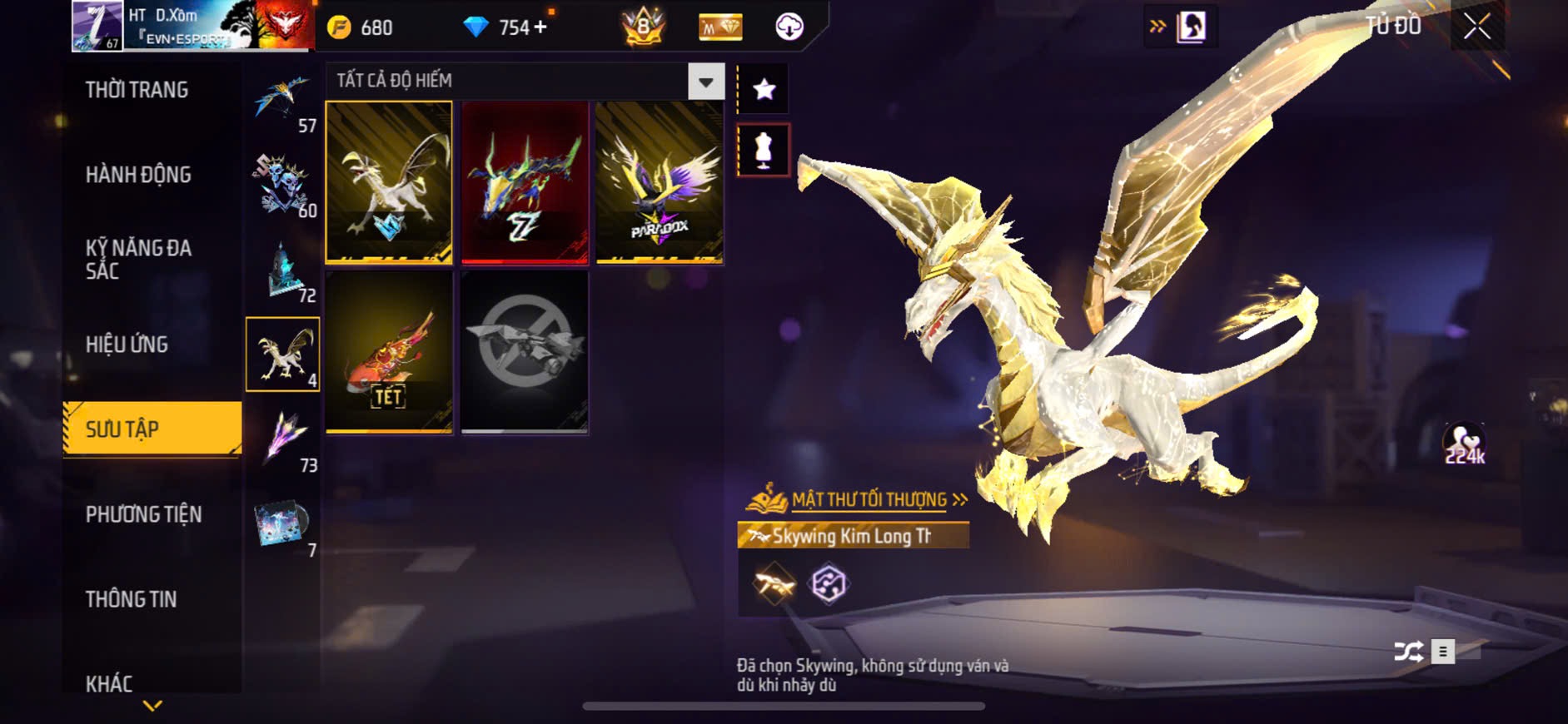Close the wardrobe screen
This screenshot has width=1568, height=724.
pyautogui.click(x=1476, y=27)
